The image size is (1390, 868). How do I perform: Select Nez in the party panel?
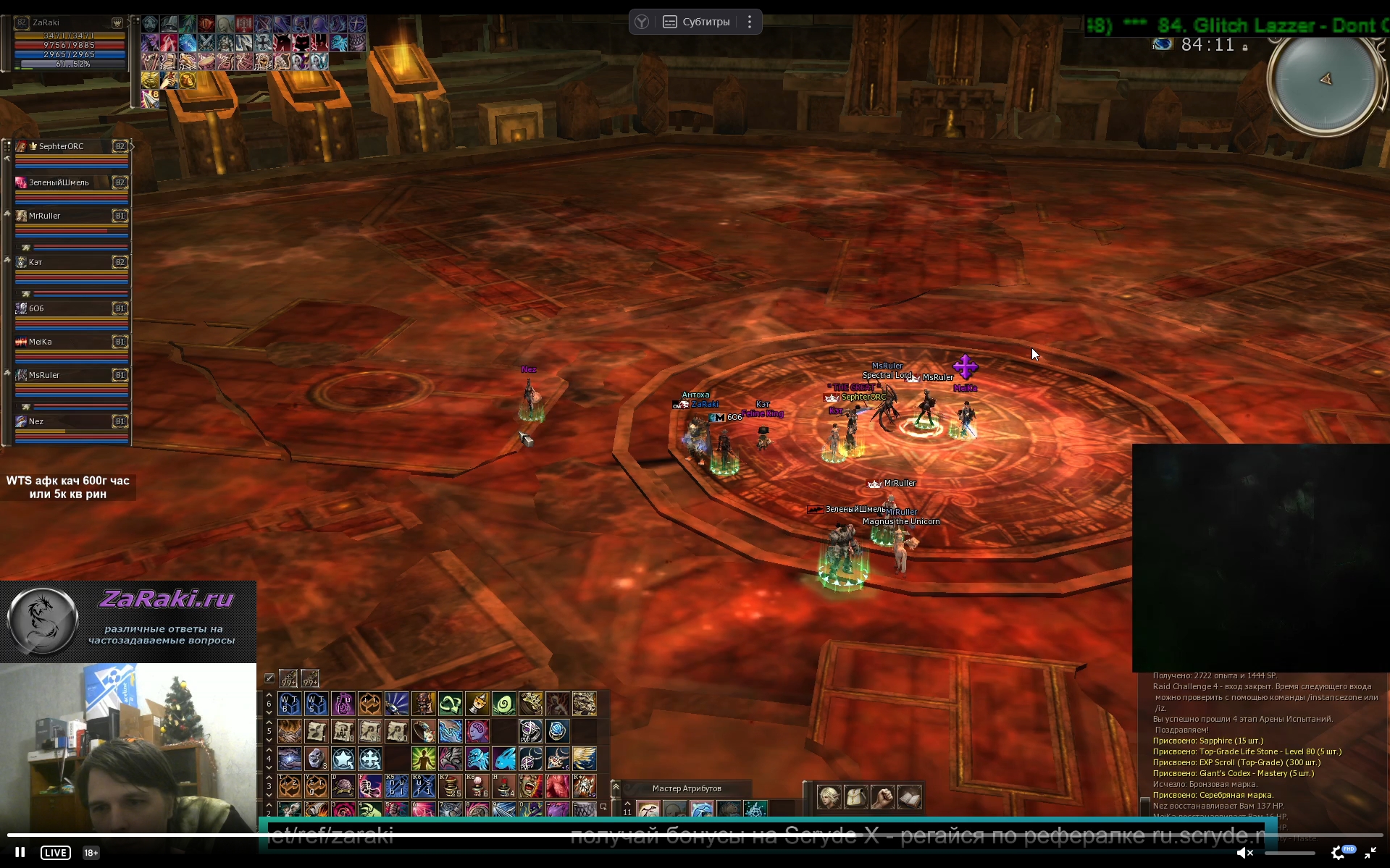71,421
